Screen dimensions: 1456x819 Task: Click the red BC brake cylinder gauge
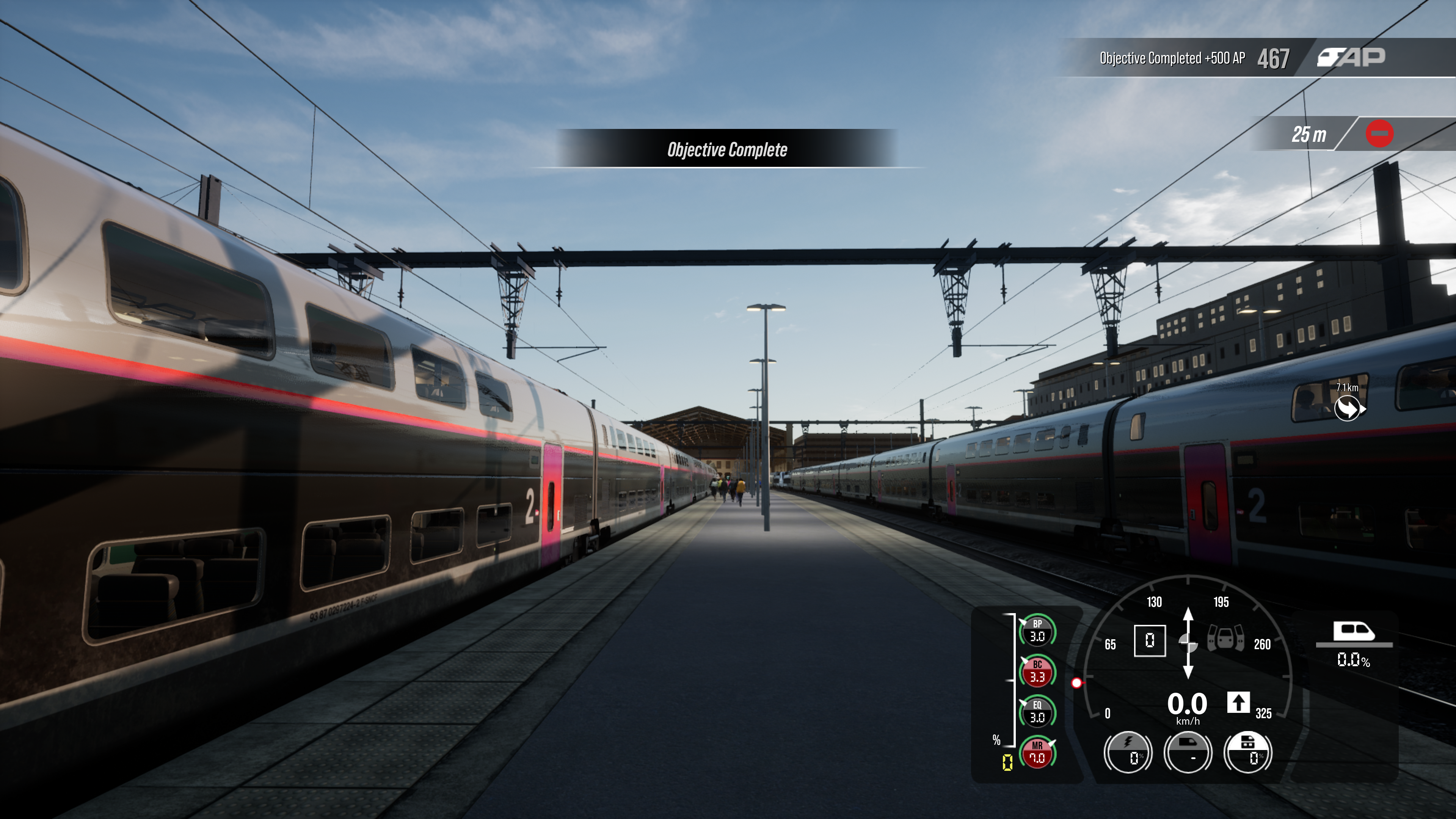coord(1037,671)
